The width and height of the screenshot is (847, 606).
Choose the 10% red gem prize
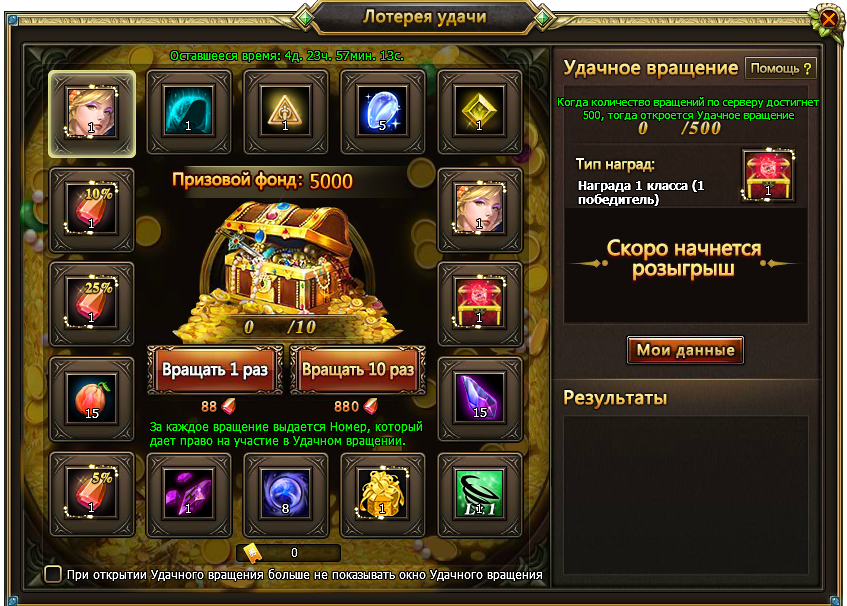92,208
